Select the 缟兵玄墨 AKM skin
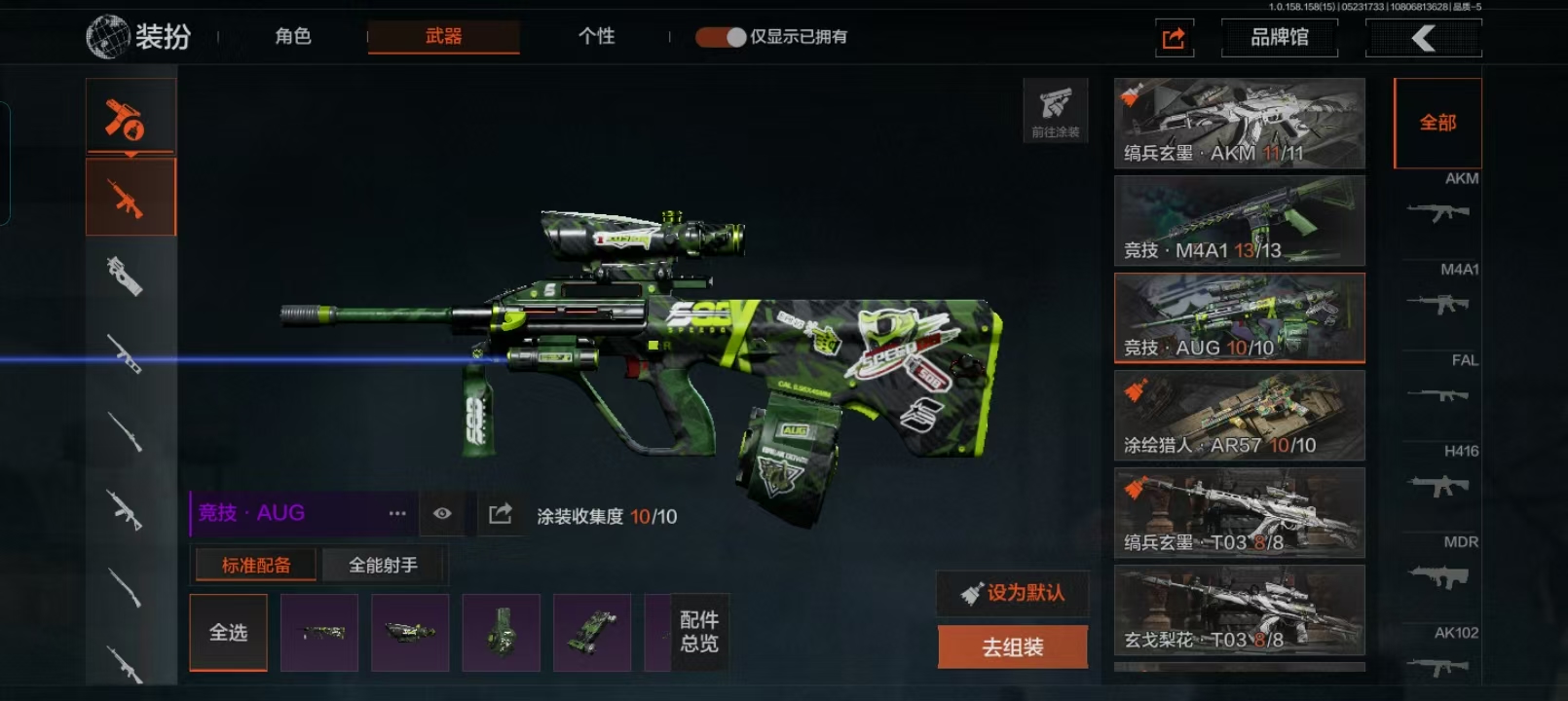This screenshot has height=701, width=1568. tap(1239, 124)
